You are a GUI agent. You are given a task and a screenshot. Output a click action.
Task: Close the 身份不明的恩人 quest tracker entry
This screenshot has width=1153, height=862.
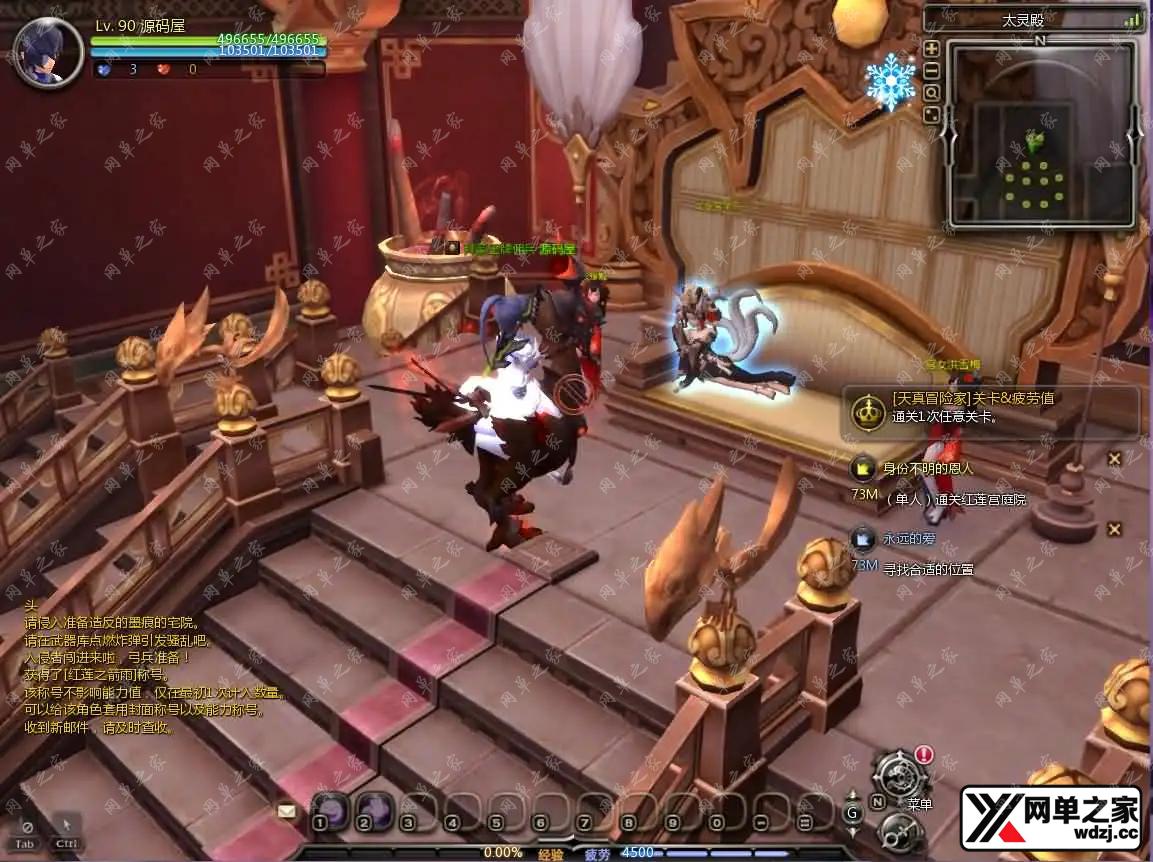(x=1114, y=458)
